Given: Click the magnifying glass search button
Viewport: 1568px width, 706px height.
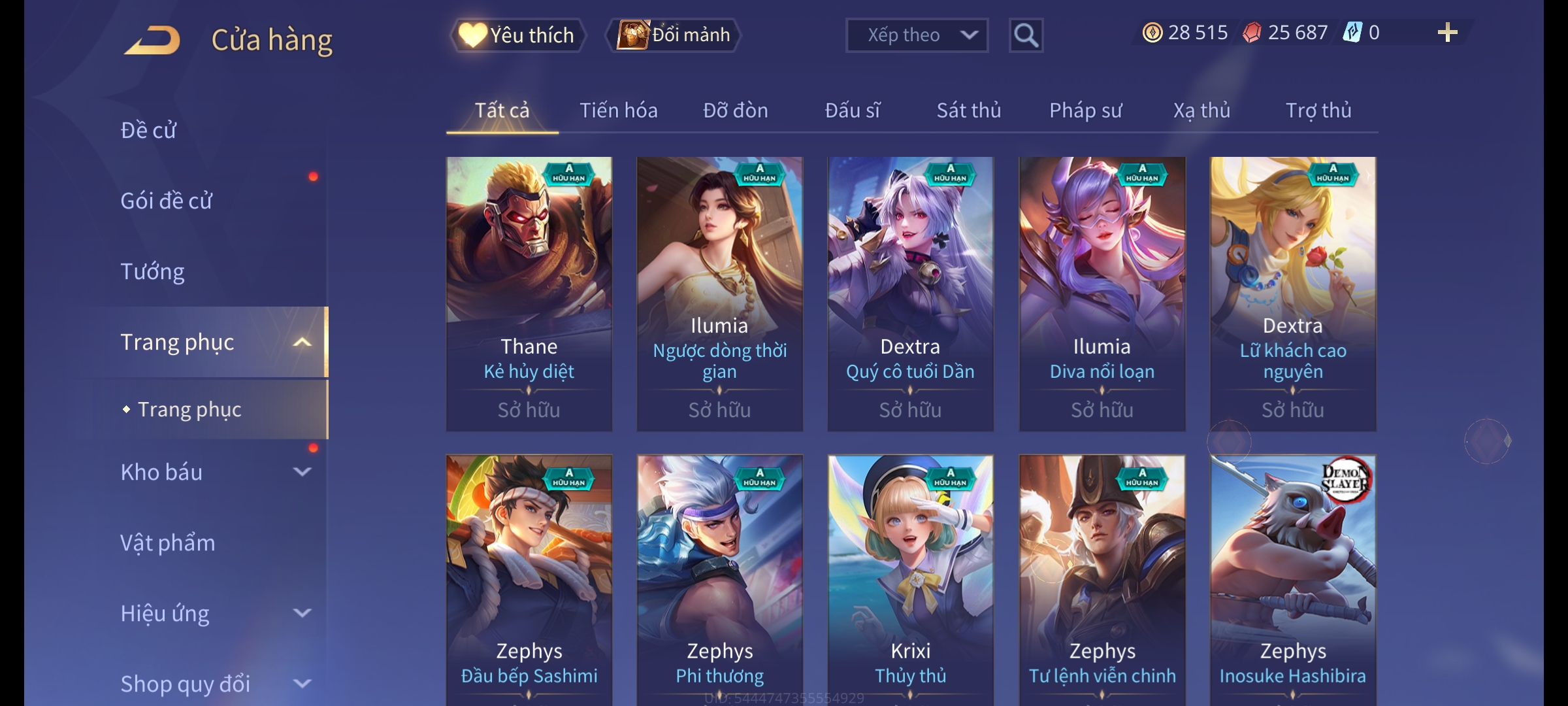Looking at the screenshot, I should [1026, 35].
